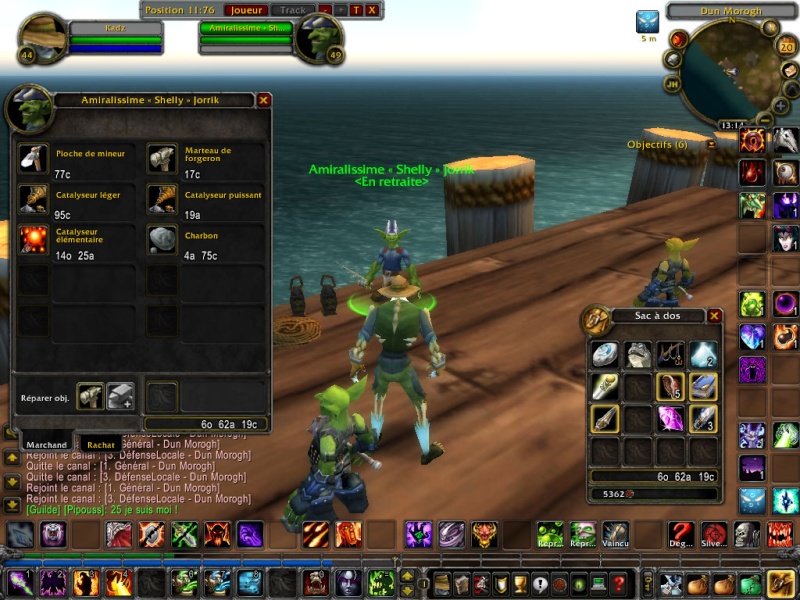Select the Kadz player portrait

42,36
